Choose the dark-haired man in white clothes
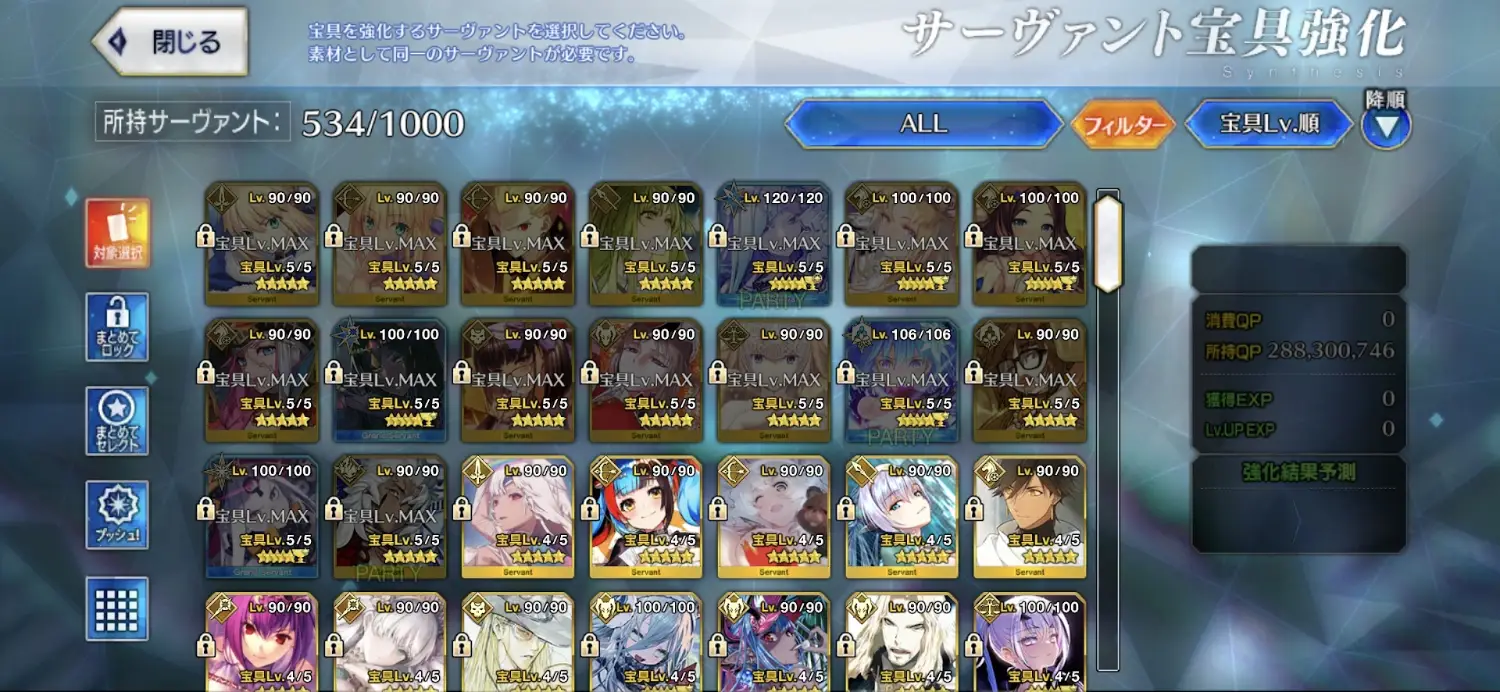The width and height of the screenshot is (1500, 692). [1029, 517]
